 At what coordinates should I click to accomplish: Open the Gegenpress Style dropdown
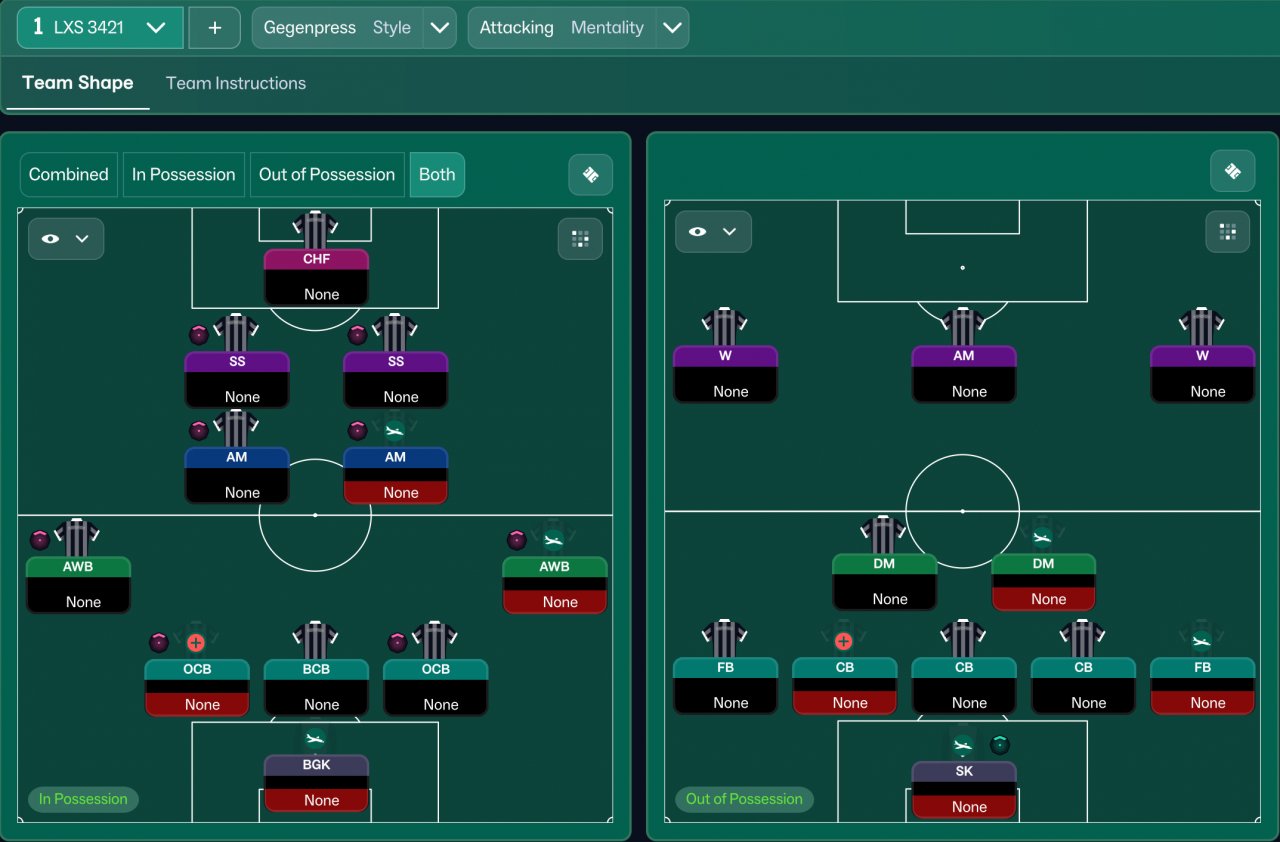[439, 28]
